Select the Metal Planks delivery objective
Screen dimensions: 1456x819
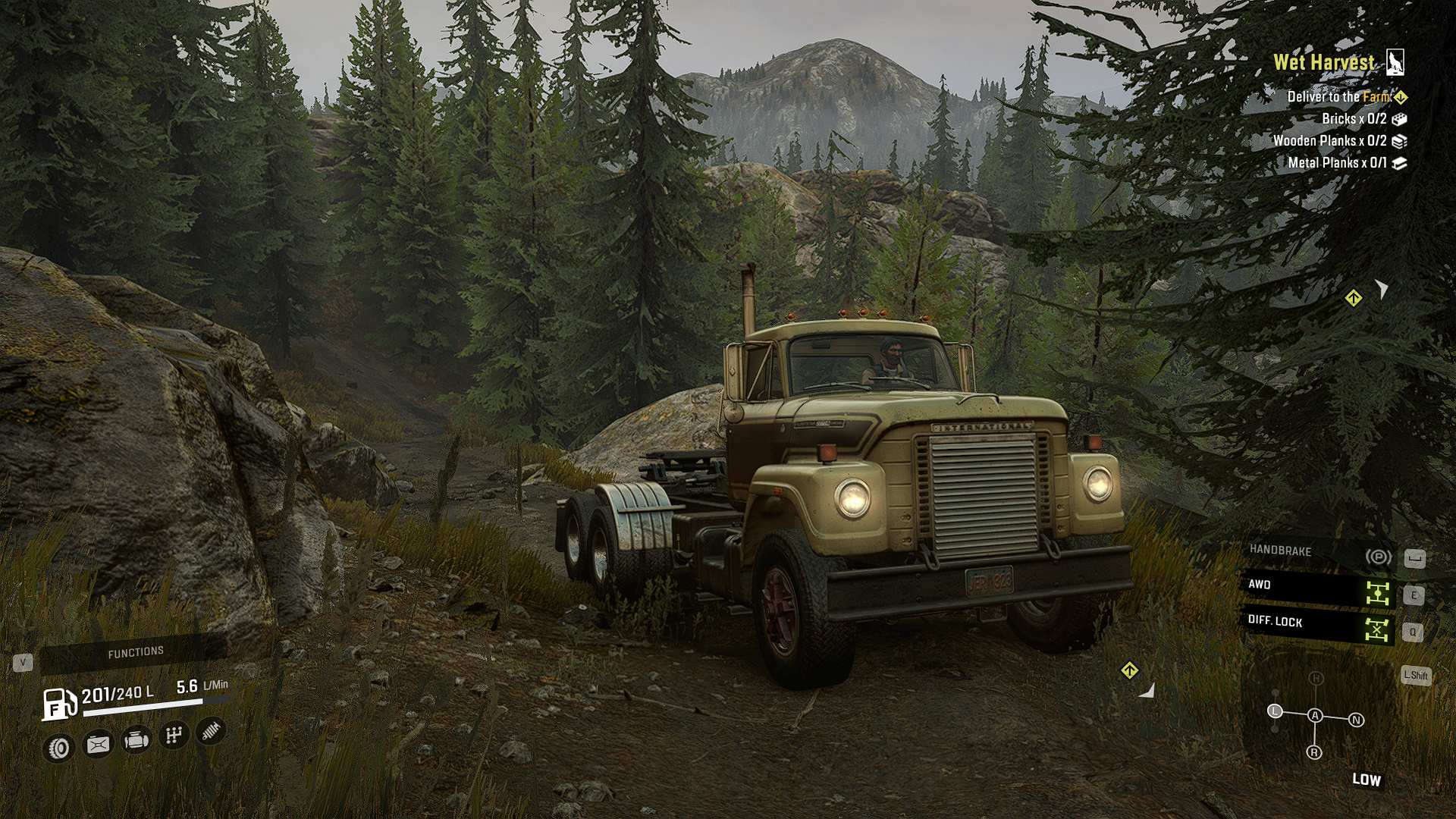pyautogui.click(x=1337, y=163)
